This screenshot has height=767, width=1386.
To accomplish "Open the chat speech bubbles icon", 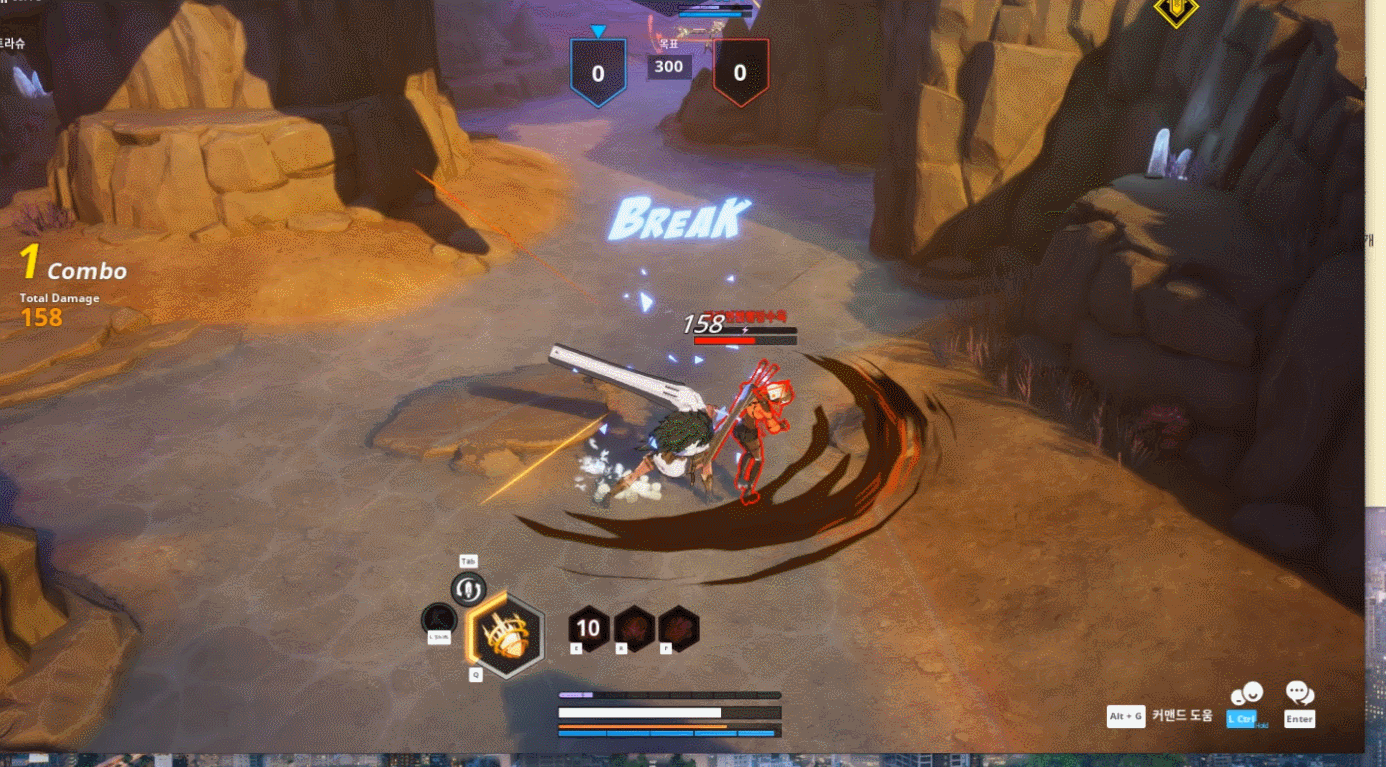I will coord(1299,692).
